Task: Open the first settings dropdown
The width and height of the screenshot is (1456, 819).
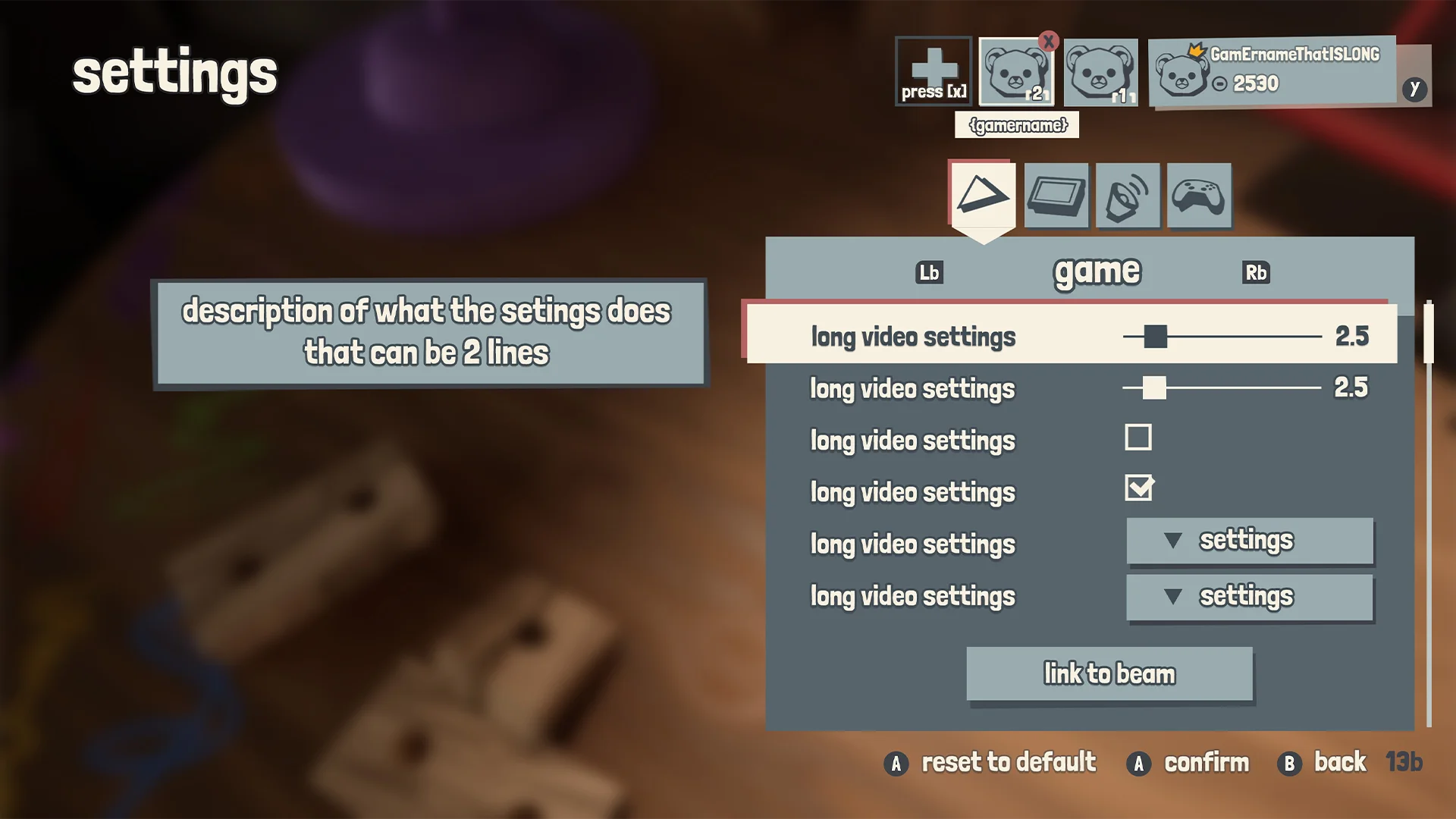Action: pyautogui.click(x=1249, y=541)
